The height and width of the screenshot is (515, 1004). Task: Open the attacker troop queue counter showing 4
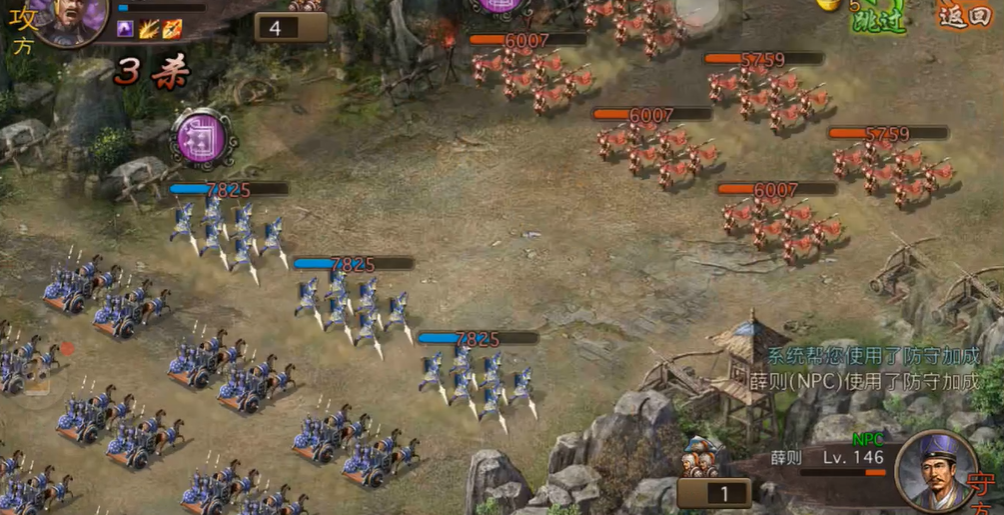pos(291,27)
